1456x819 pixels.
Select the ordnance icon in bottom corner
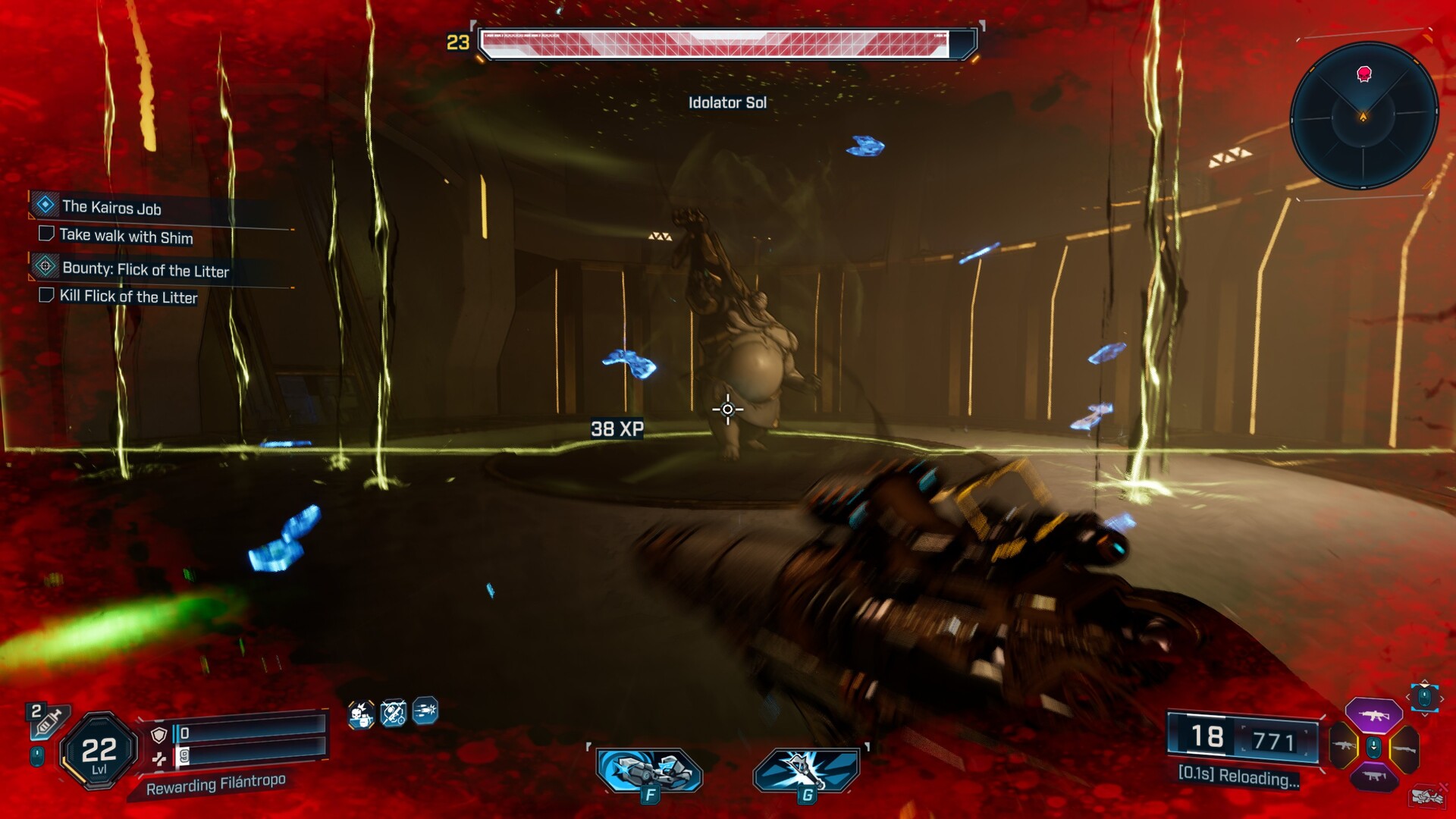tap(1427, 796)
